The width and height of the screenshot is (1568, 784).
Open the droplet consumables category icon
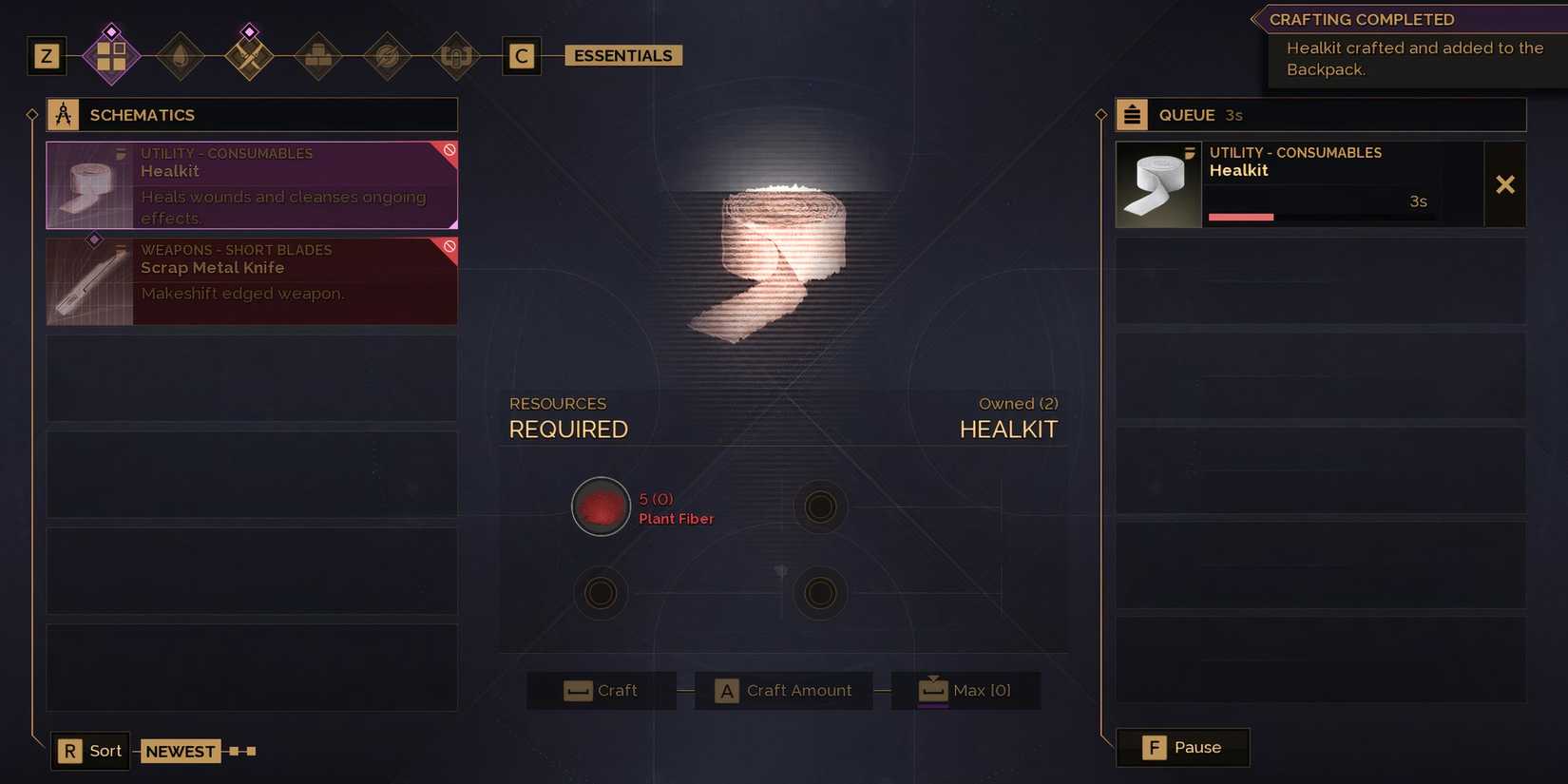pos(181,55)
